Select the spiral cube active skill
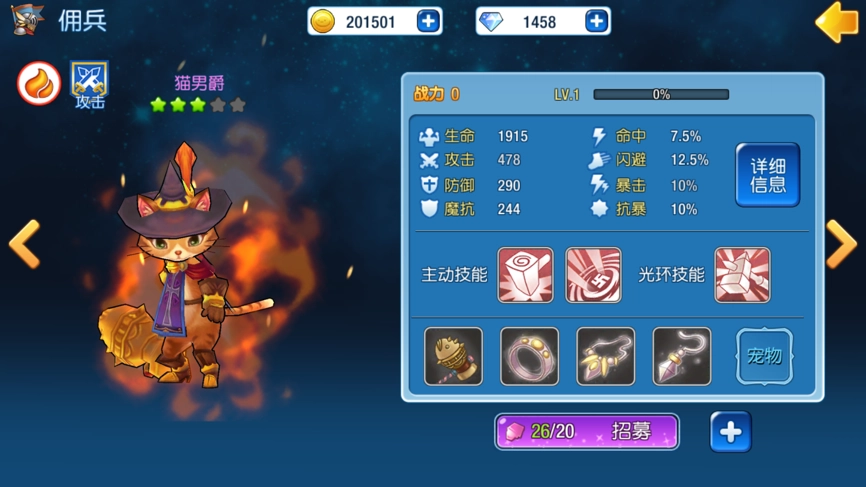The width and height of the screenshot is (866, 487). [x=525, y=275]
